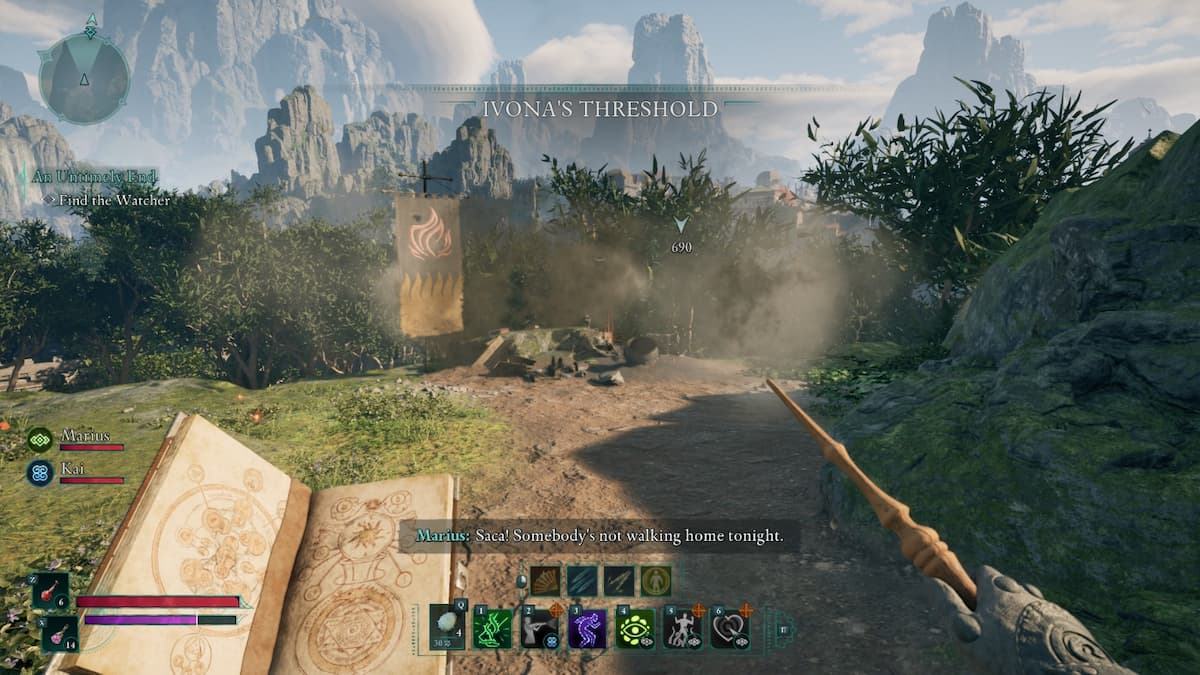Select Marius's green companion portrait icon
This screenshot has height=675, width=1200.
[40, 439]
